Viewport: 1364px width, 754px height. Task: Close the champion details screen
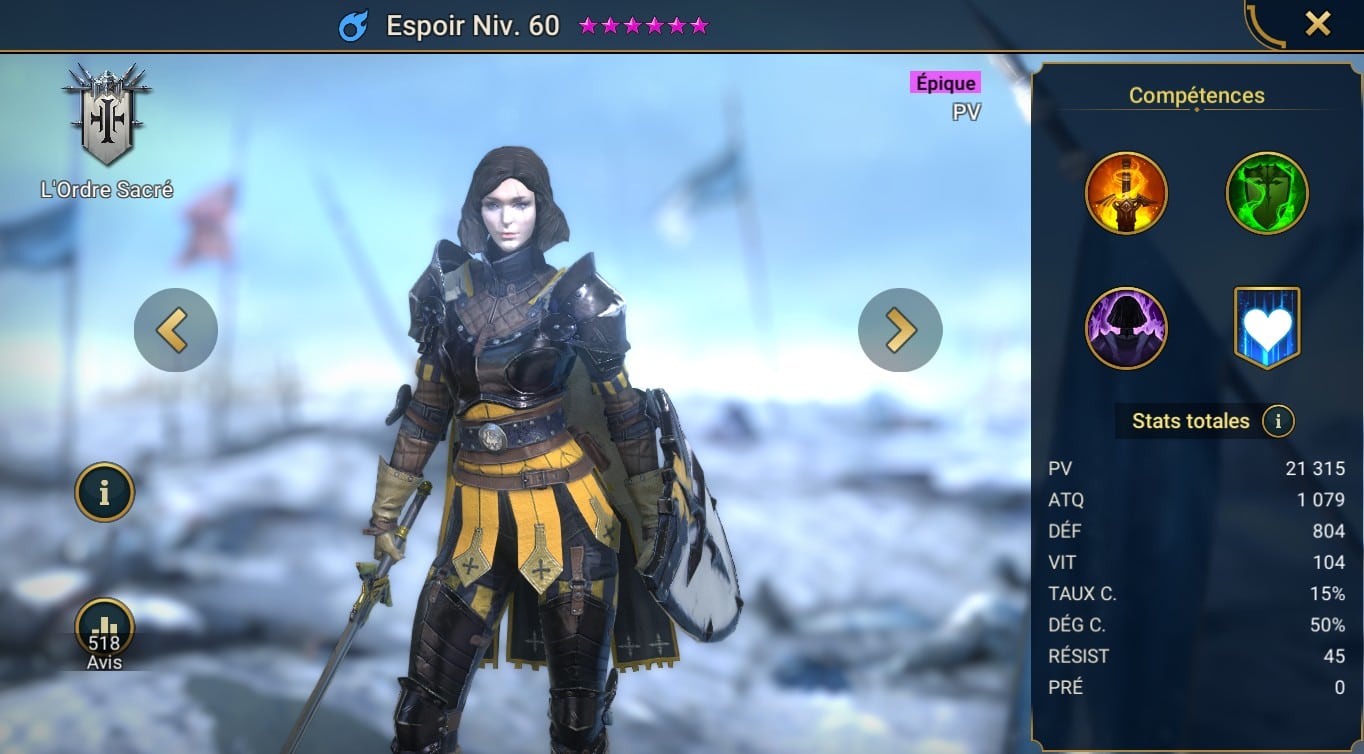click(x=1317, y=24)
